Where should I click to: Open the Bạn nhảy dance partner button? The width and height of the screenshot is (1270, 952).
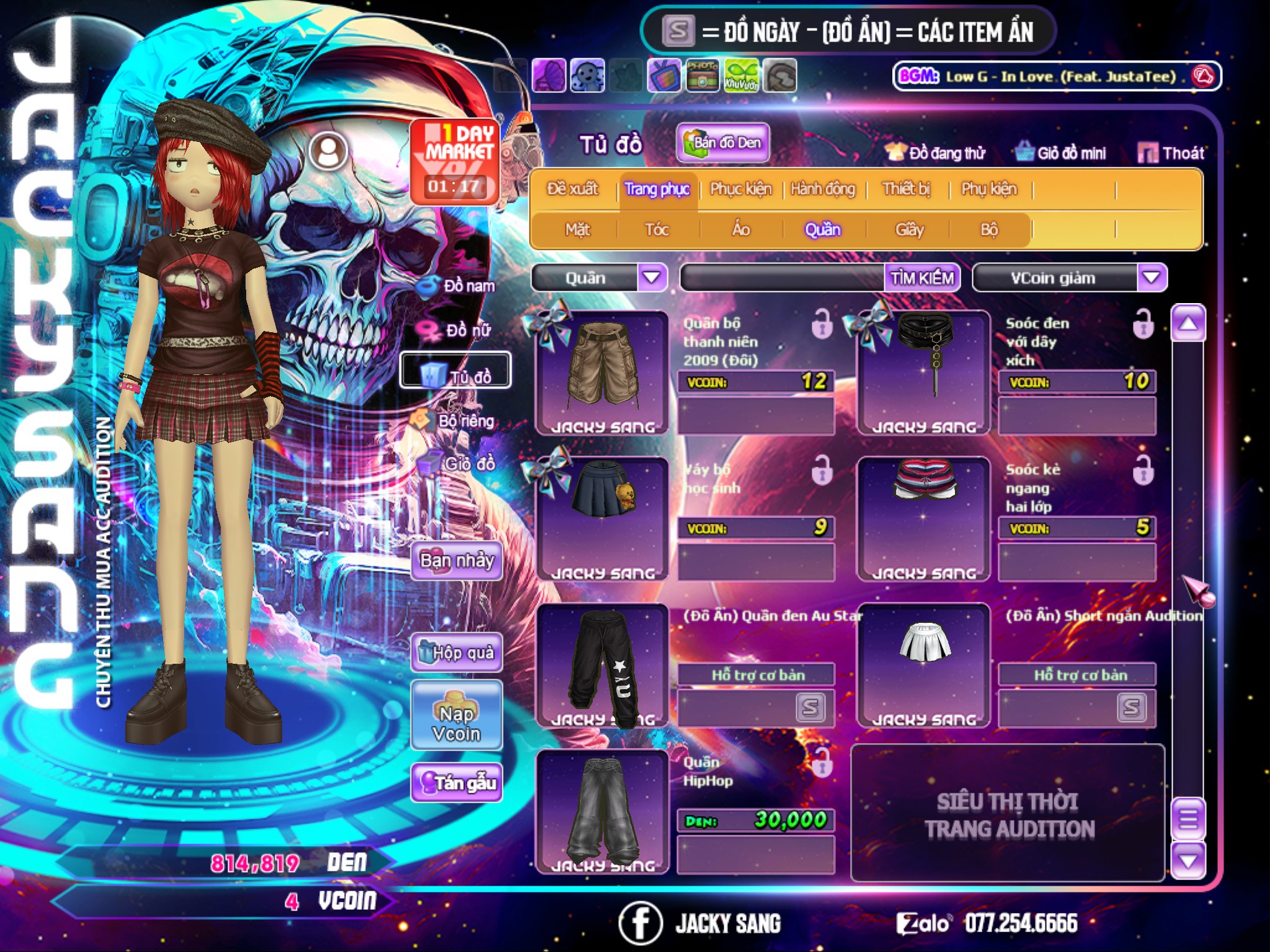(x=457, y=560)
